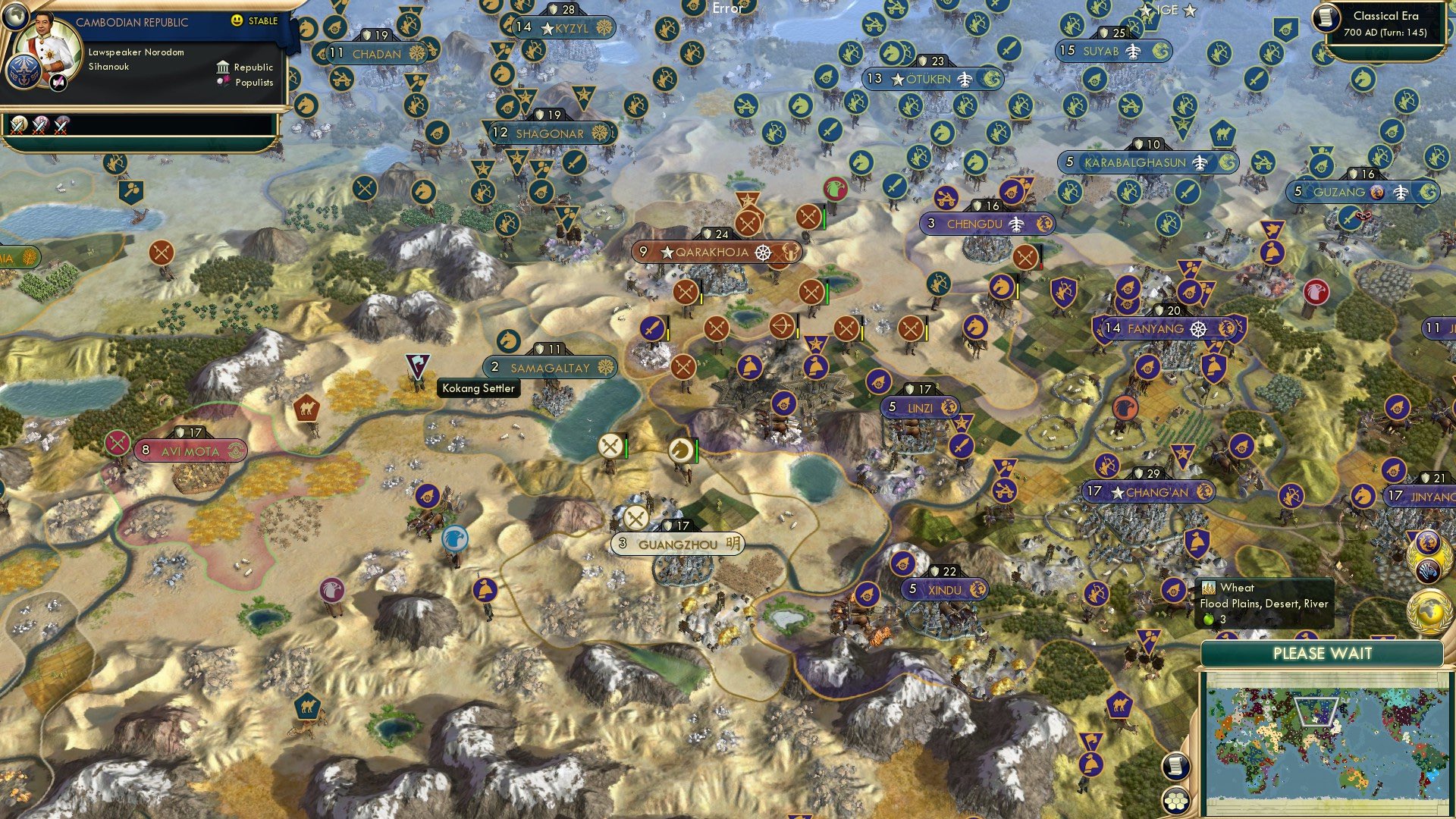Click the purple dragon medallion on the right edge

(1427, 541)
